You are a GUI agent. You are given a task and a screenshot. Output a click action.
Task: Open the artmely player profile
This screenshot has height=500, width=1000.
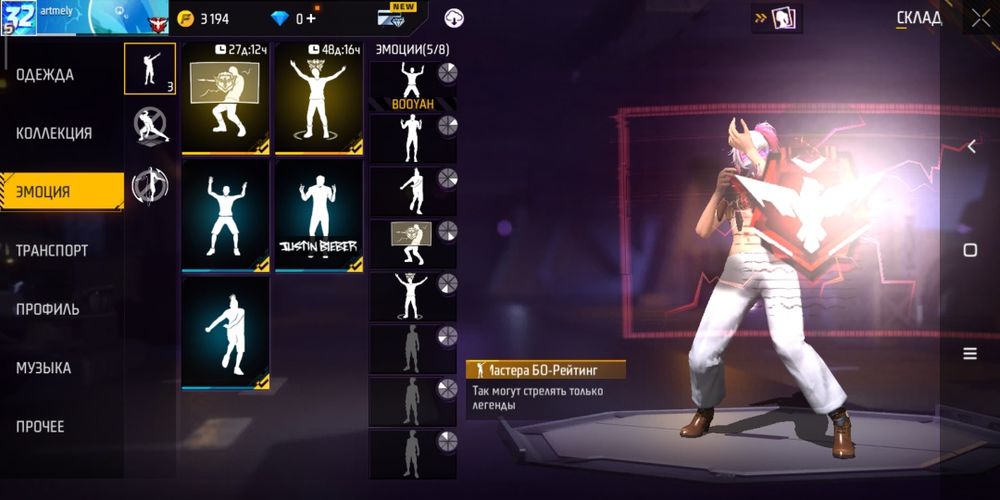pos(60,17)
